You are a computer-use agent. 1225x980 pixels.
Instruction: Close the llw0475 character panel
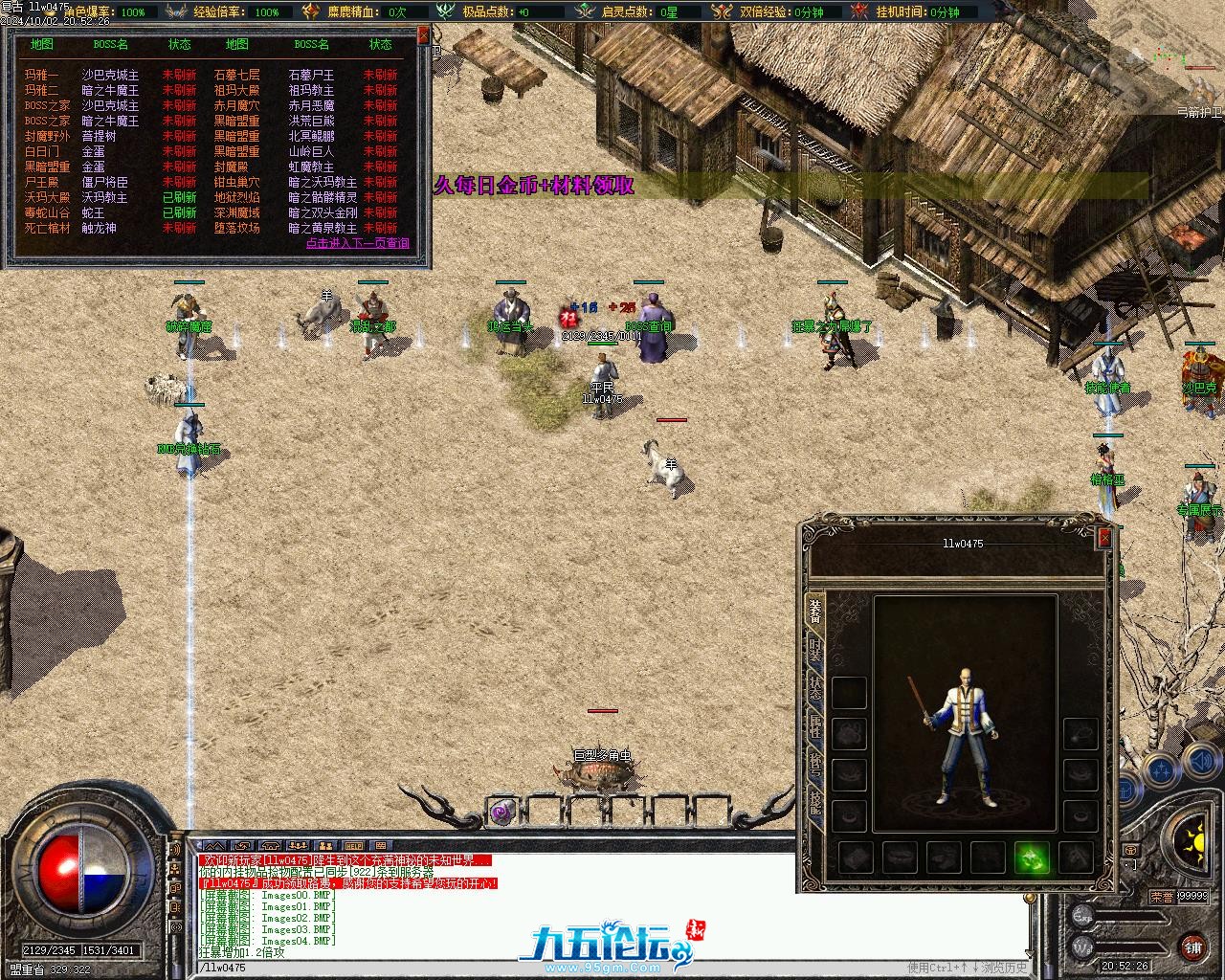pyautogui.click(x=1104, y=538)
